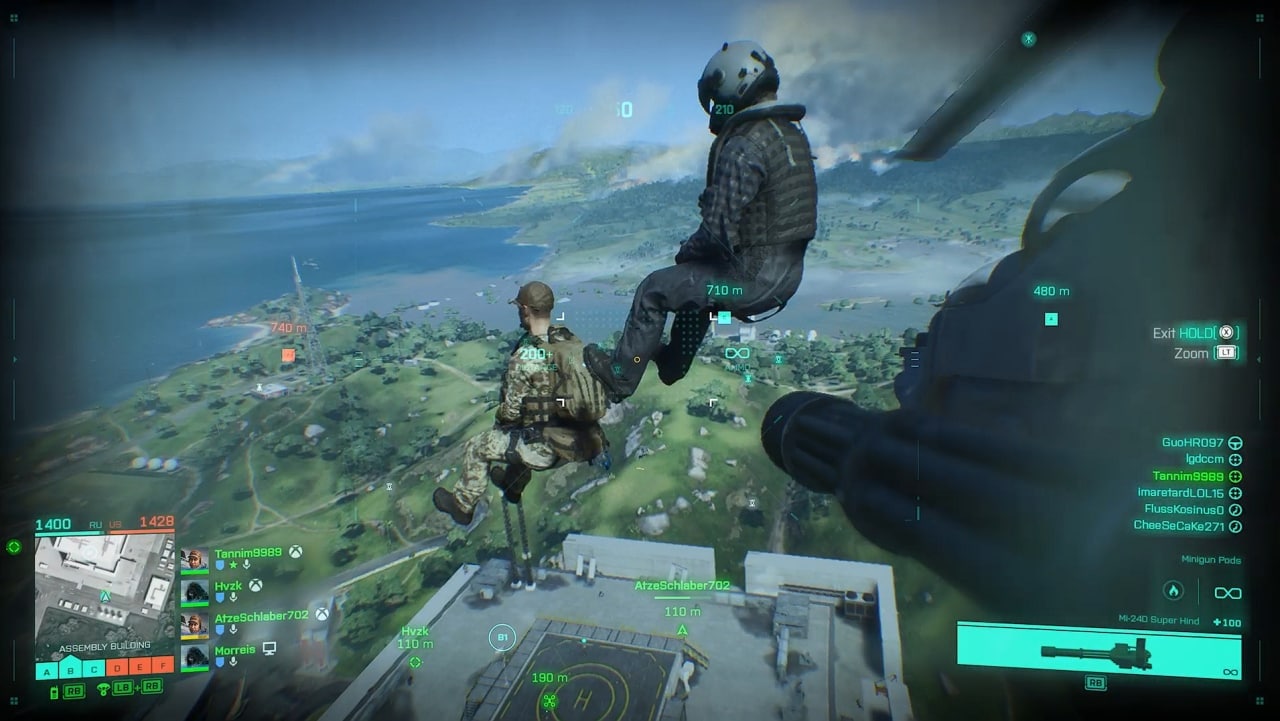Viewport: 1280px width, 721px height.
Task: Select capture point A on the objective bar
Action: pyautogui.click(x=48, y=669)
